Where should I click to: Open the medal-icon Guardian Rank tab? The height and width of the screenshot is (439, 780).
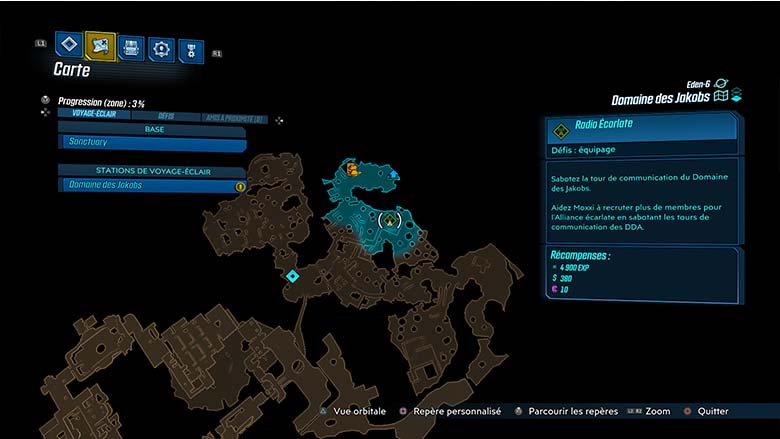[x=190, y=51]
